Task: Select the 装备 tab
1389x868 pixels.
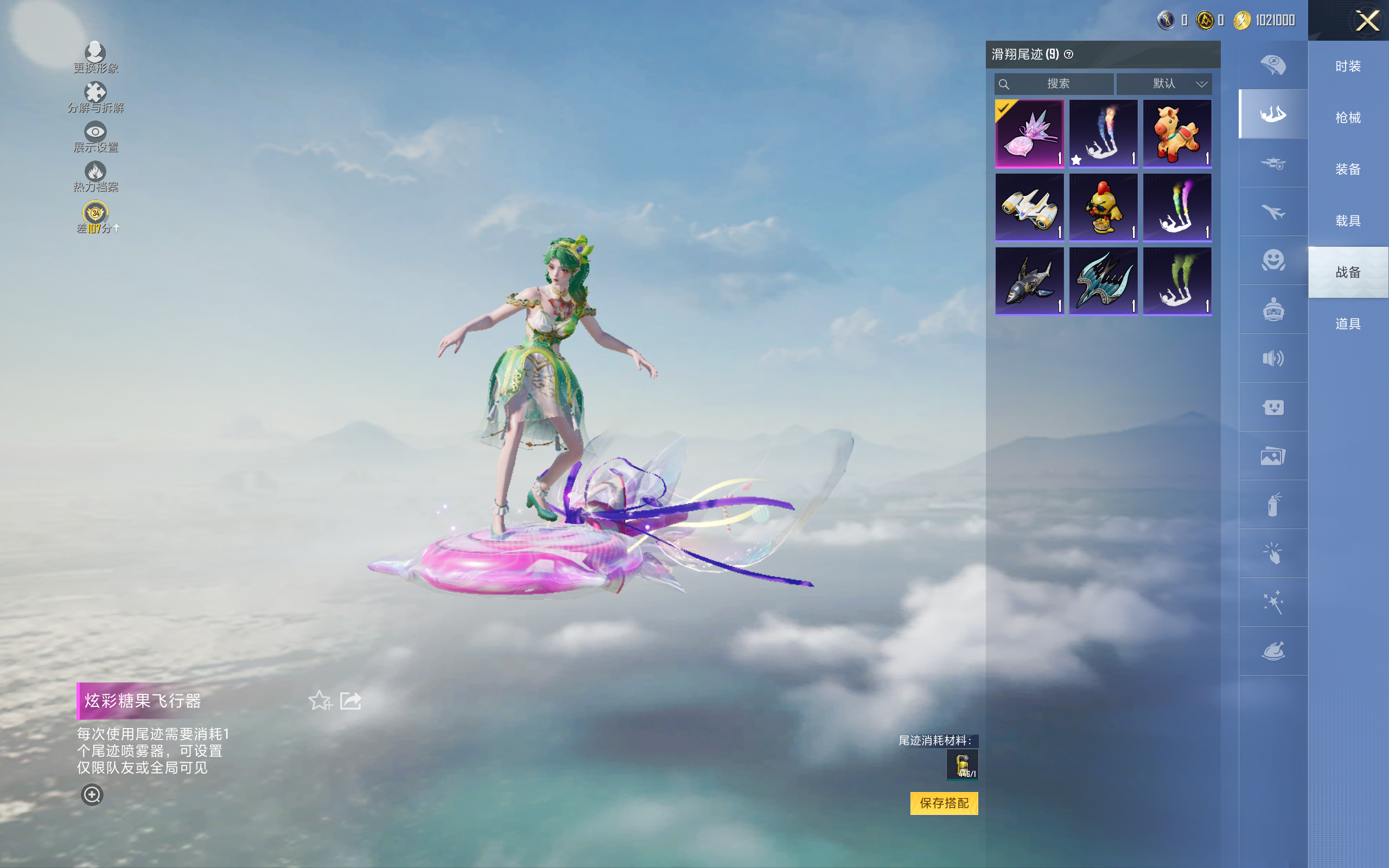Action: (x=1347, y=169)
